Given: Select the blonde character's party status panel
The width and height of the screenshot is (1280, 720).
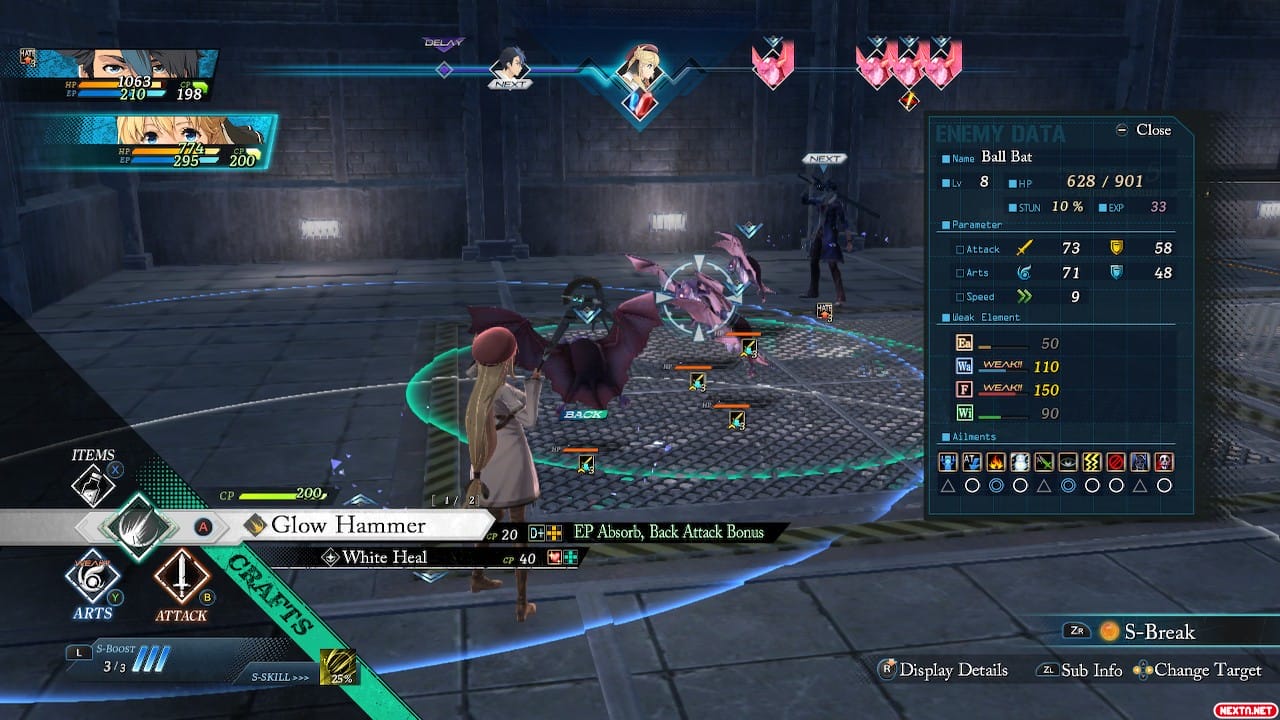Looking at the screenshot, I should pos(160,142).
